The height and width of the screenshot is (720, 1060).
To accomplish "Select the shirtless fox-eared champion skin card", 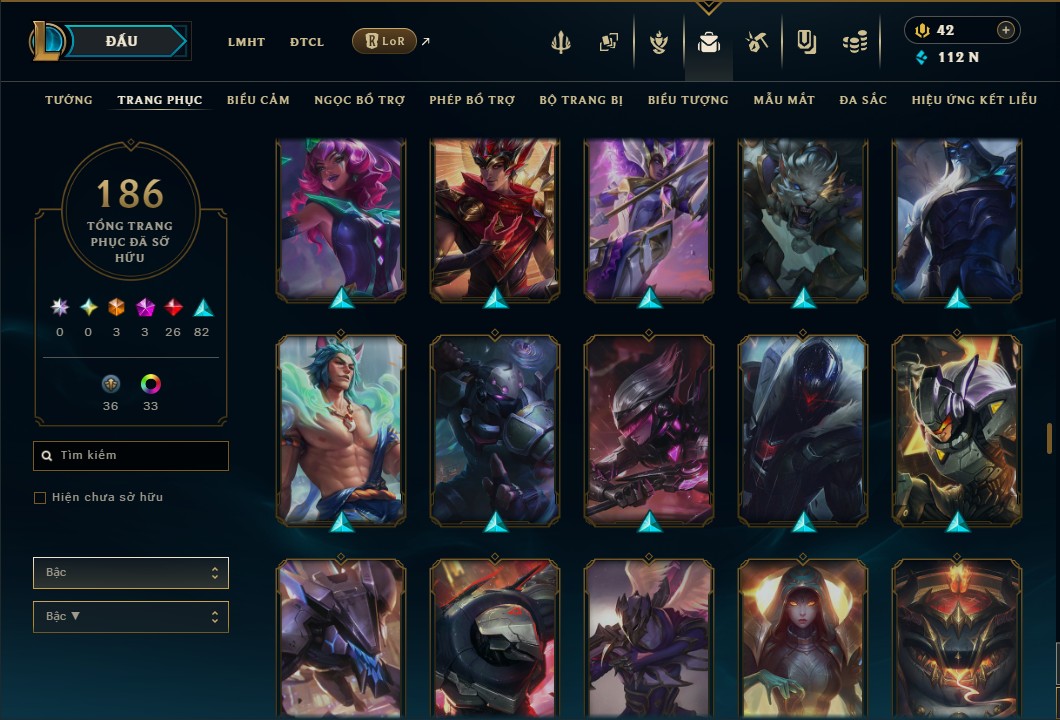I will pos(341,430).
